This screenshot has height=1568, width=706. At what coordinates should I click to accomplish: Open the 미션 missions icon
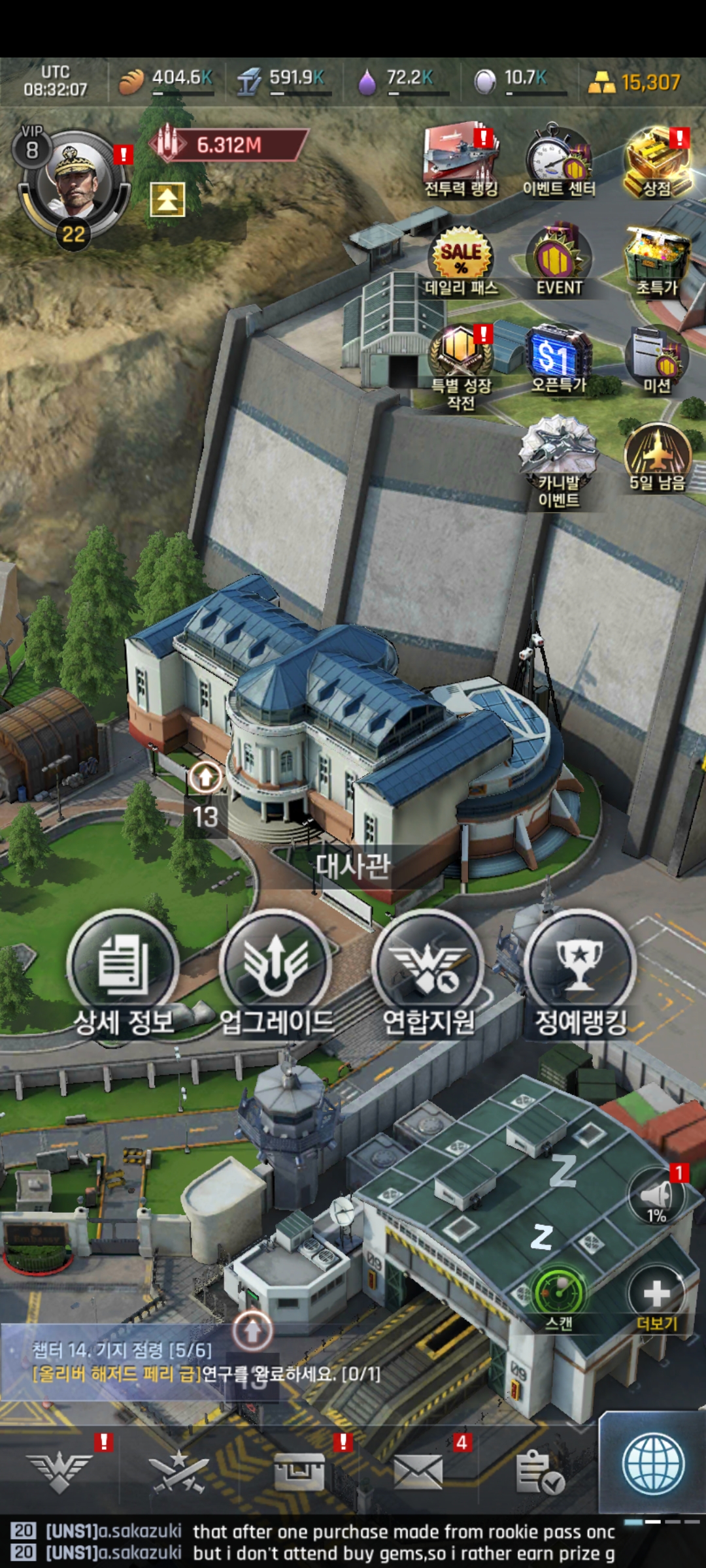pyautogui.click(x=656, y=356)
